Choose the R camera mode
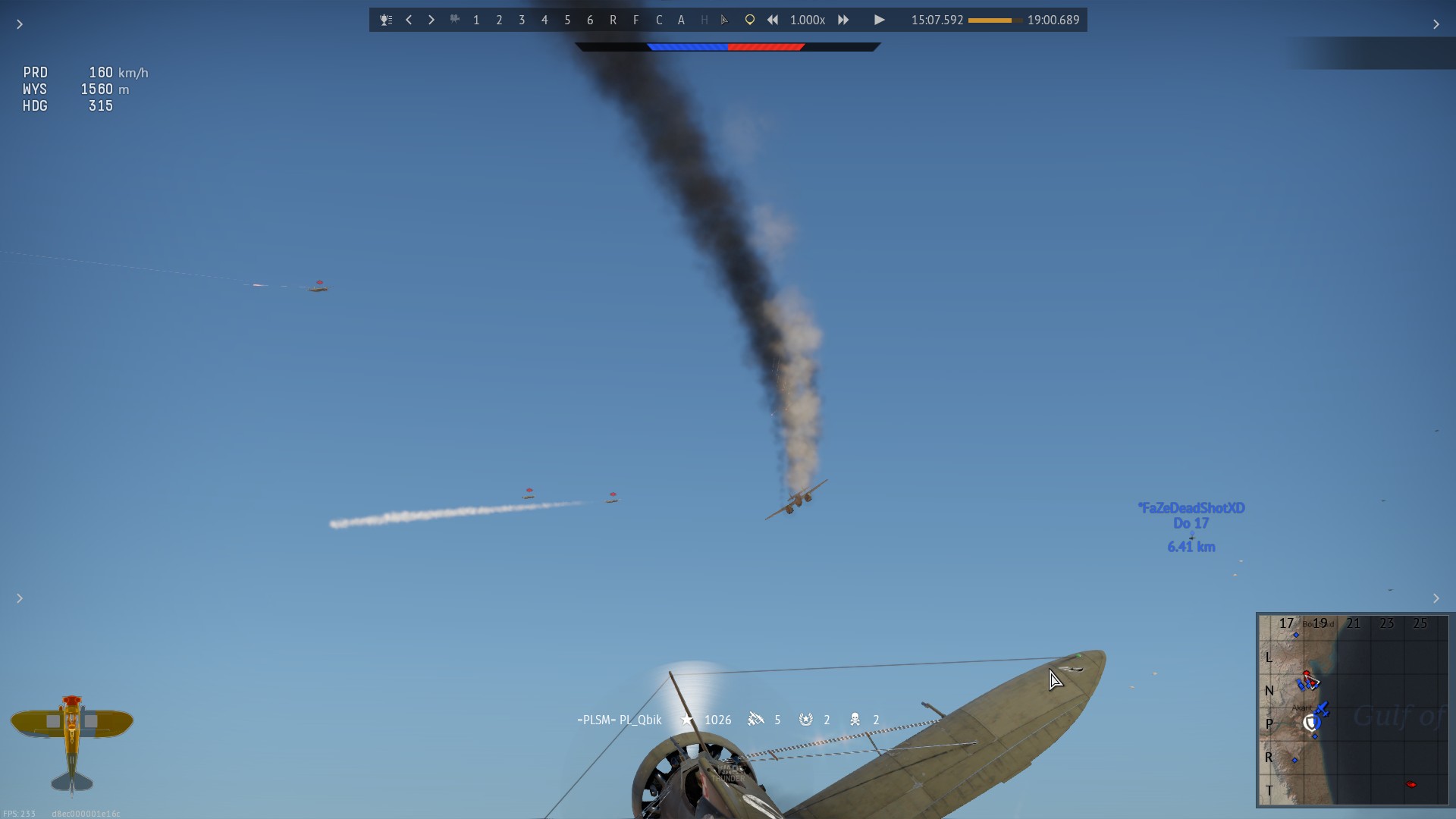The width and height of the screenshot is (1456, 819). pyautogui.click(x=613, y=20)
